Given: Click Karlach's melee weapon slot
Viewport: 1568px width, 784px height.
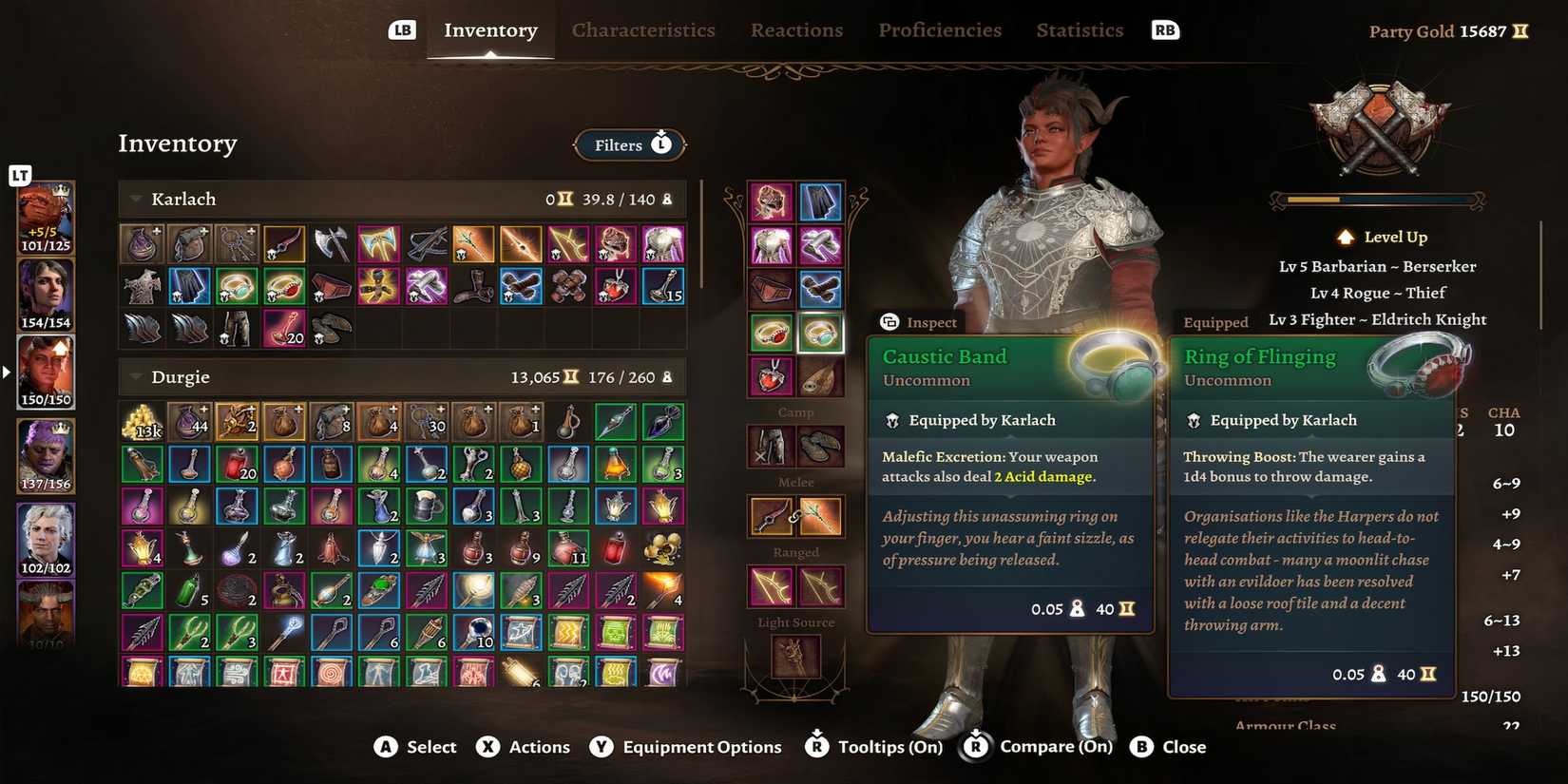Looking at the screenshot, I should tap(770, 513).
